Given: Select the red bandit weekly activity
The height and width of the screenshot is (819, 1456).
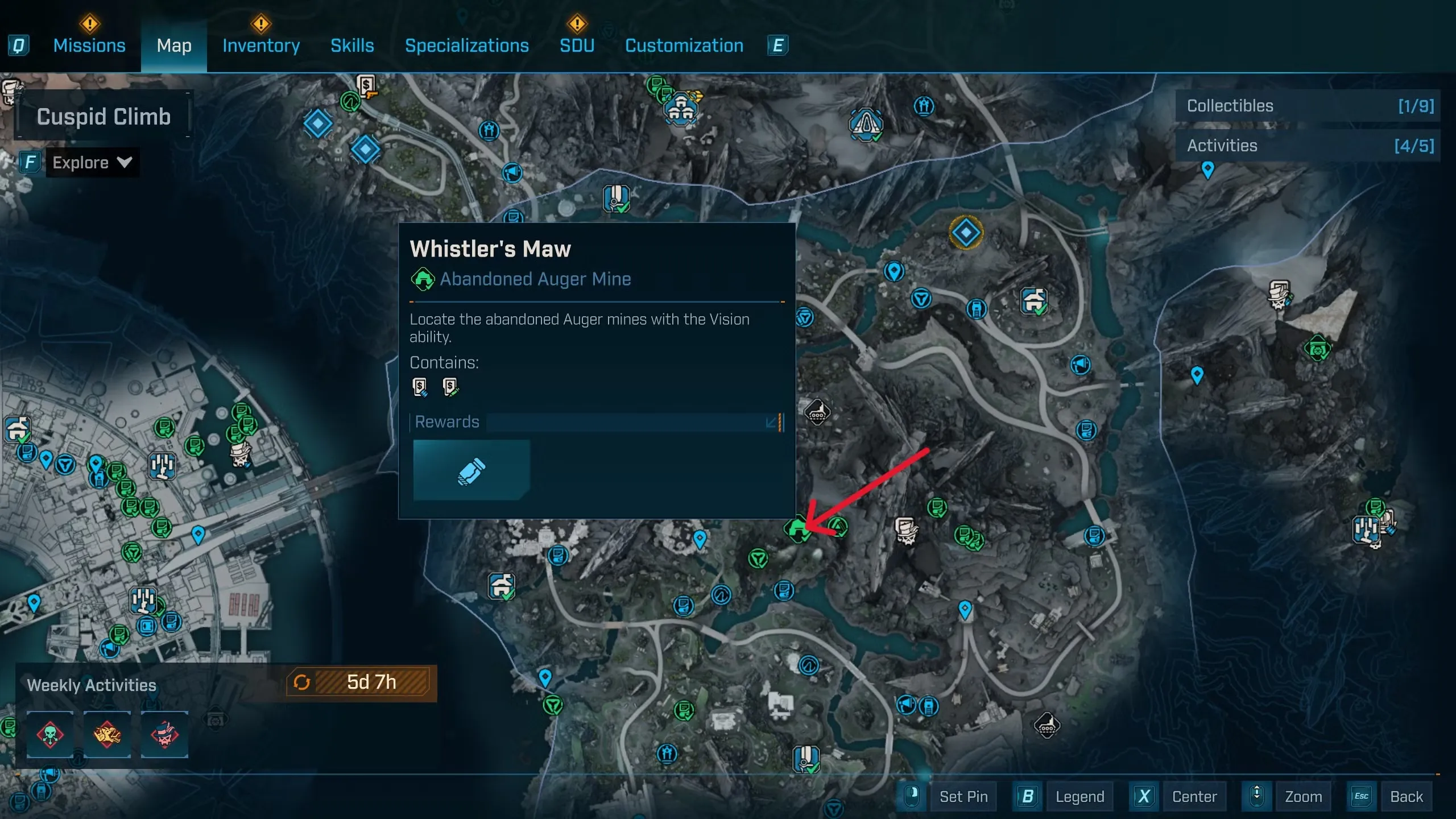Looking at the screenshot, I should [x=164, y=734].
